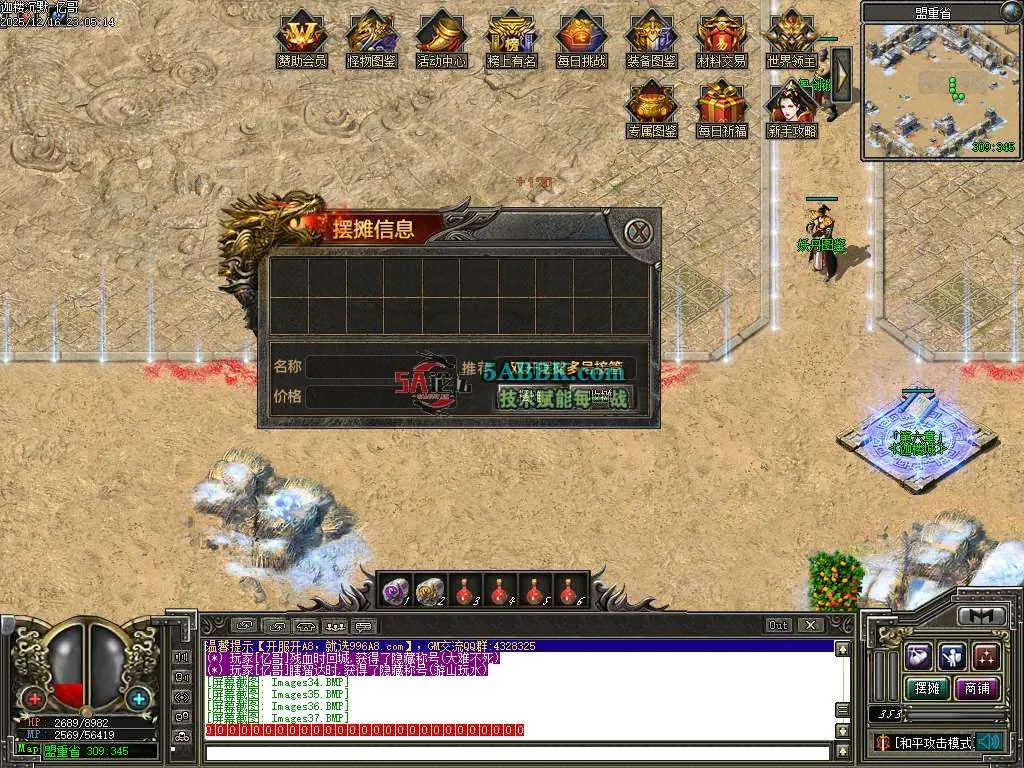1024x768 pixels.
Task: Click the green Map button
Action: pos(27,749)
